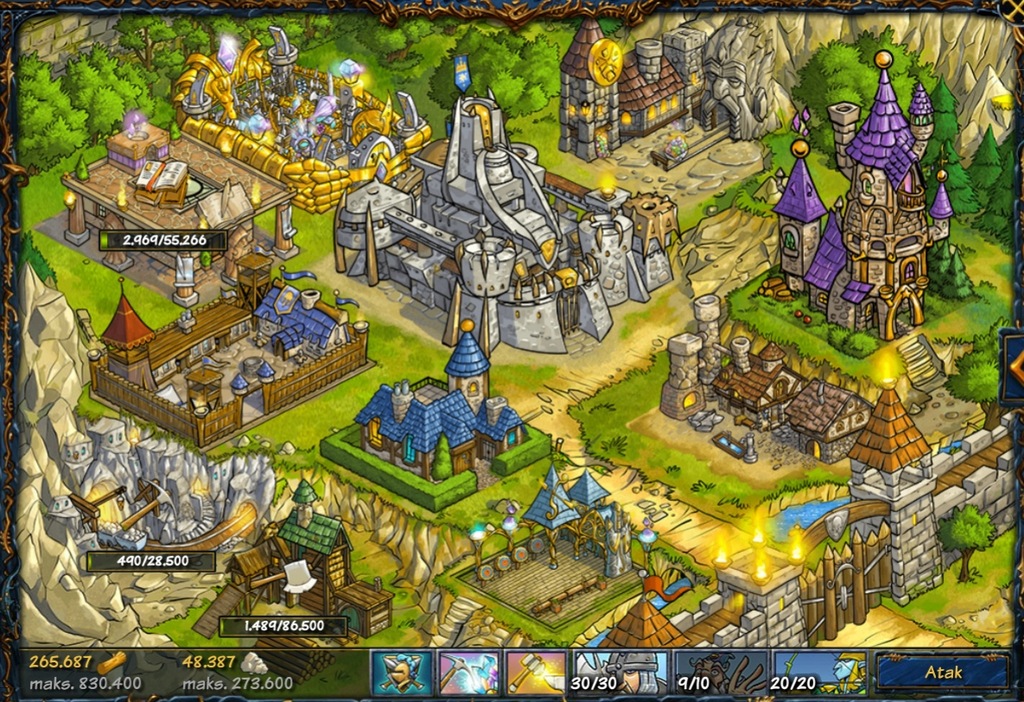
Task: Choose the helmeted soldier unit slot 30/30
Action: pyautogui.click(x=619, y=673)
